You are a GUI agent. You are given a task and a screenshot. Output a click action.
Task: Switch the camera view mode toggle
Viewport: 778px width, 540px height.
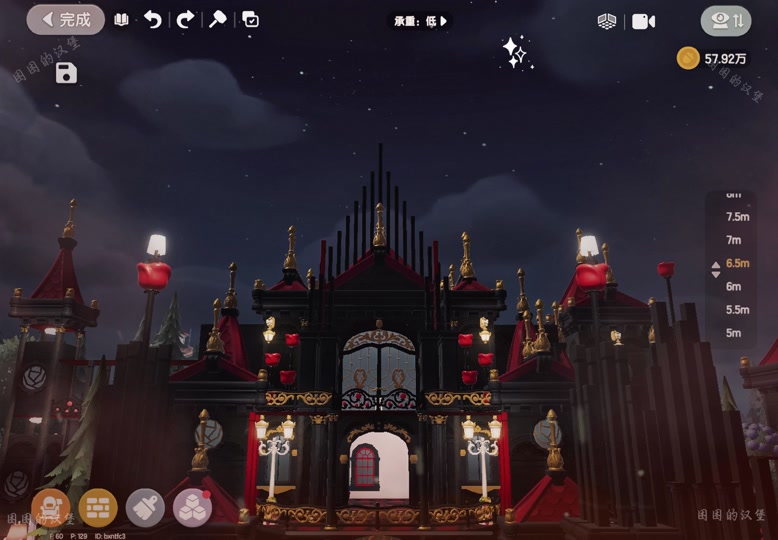click(x=725, y=21)
